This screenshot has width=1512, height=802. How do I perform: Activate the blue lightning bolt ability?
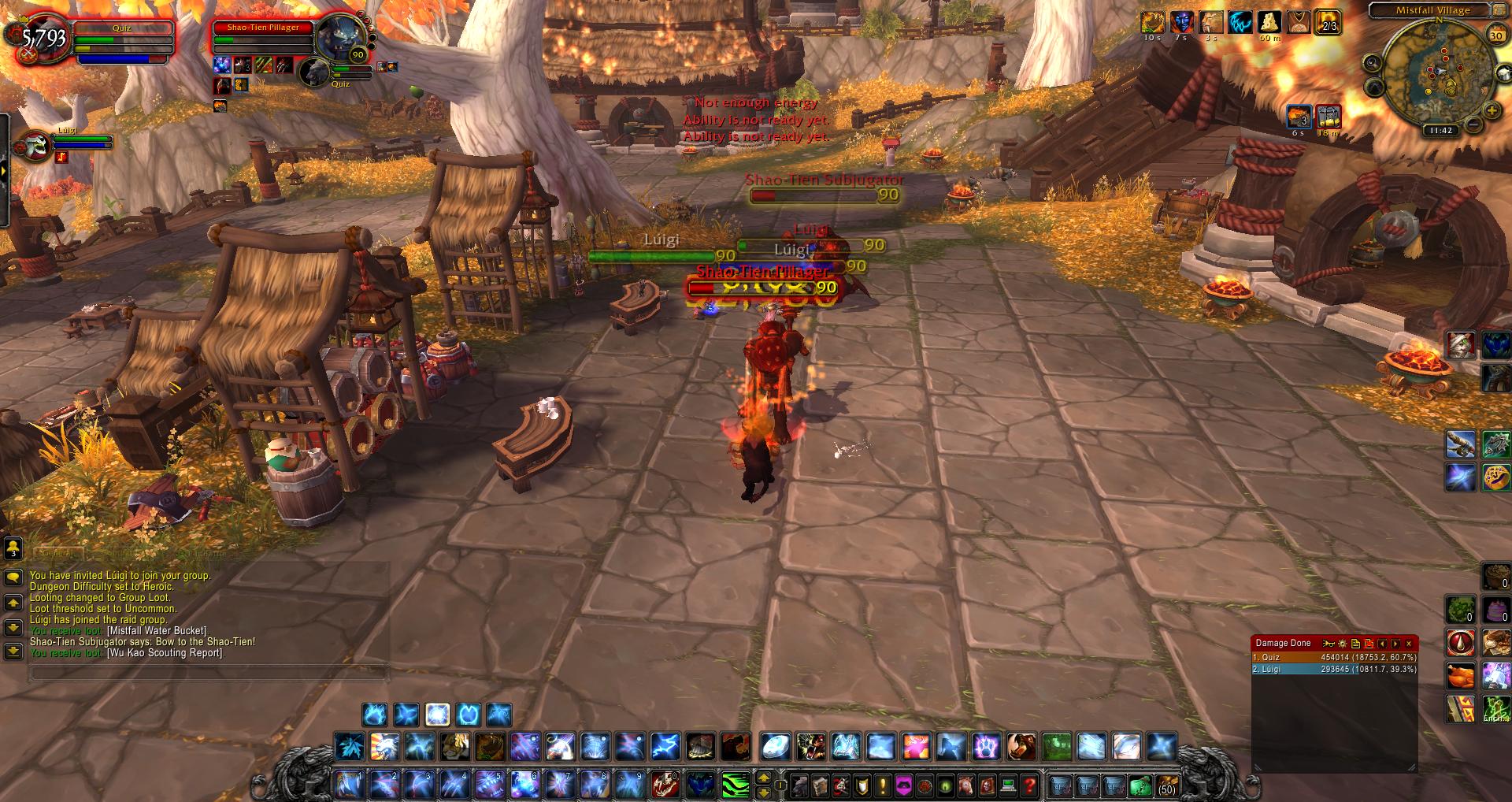pos(665,746)
